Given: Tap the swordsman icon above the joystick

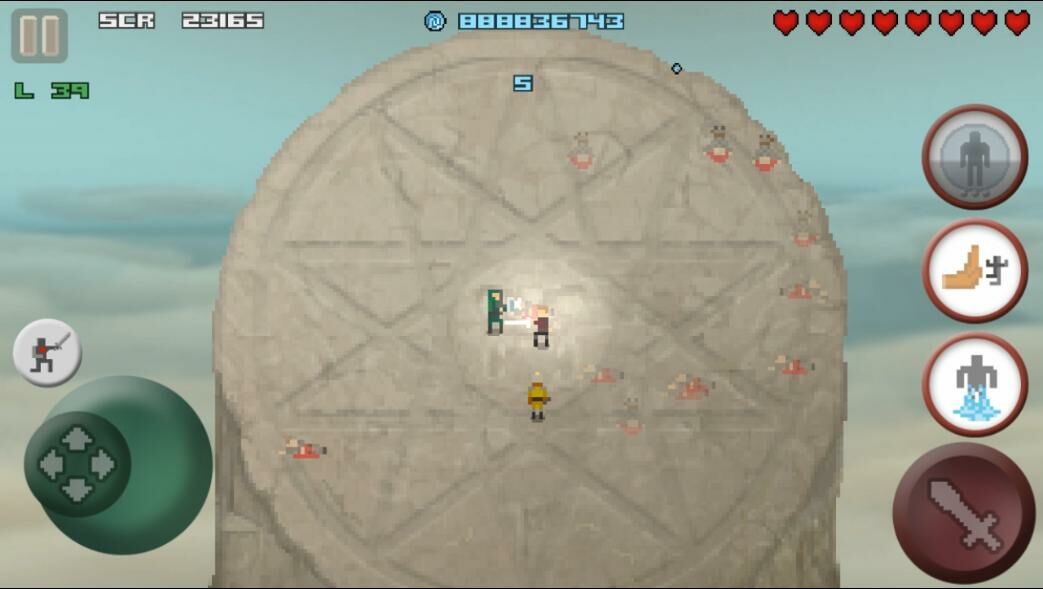Looking at the screenshot, I should tap(47, 353).
